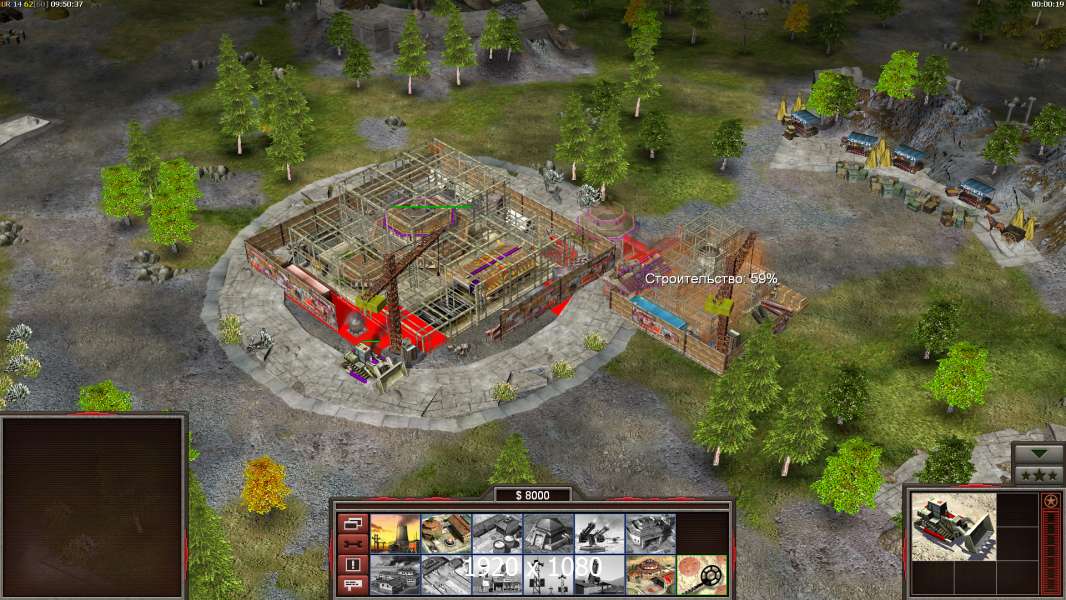Viewport: 1066px width, 600px height.
Task: Click the dark radar minimap panel
Action: point(93,505)
